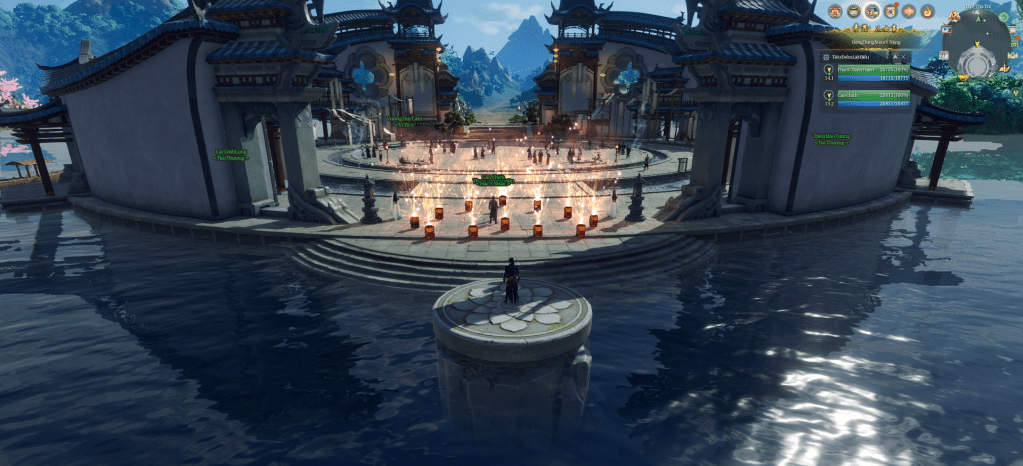Click the glowing highlighted icon in the top row
Image resolution: width=1023 pixels, height=466 pixels.
click(x=872, y=11)
